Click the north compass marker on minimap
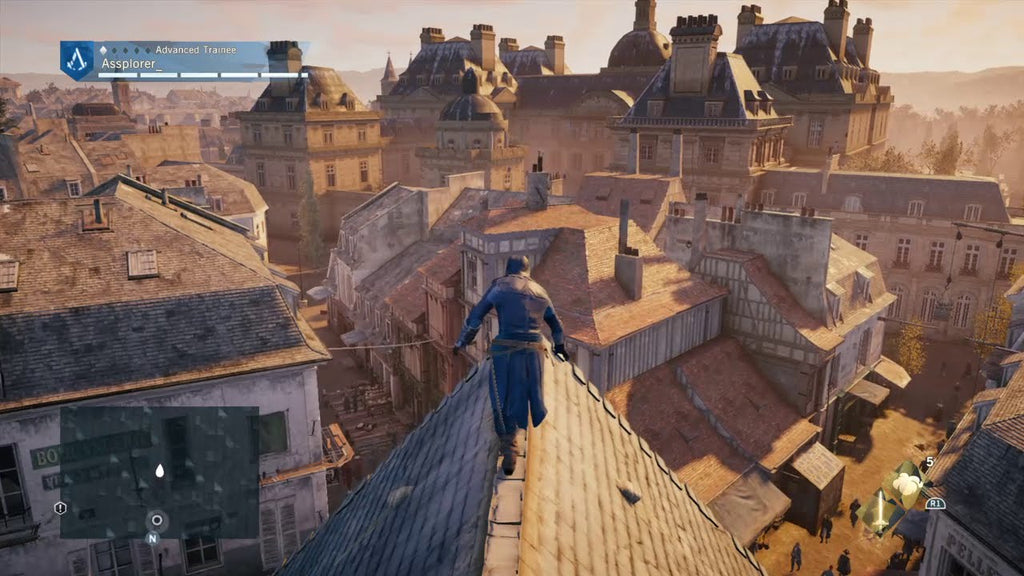1024x576 pixels. tap(153, 537)
